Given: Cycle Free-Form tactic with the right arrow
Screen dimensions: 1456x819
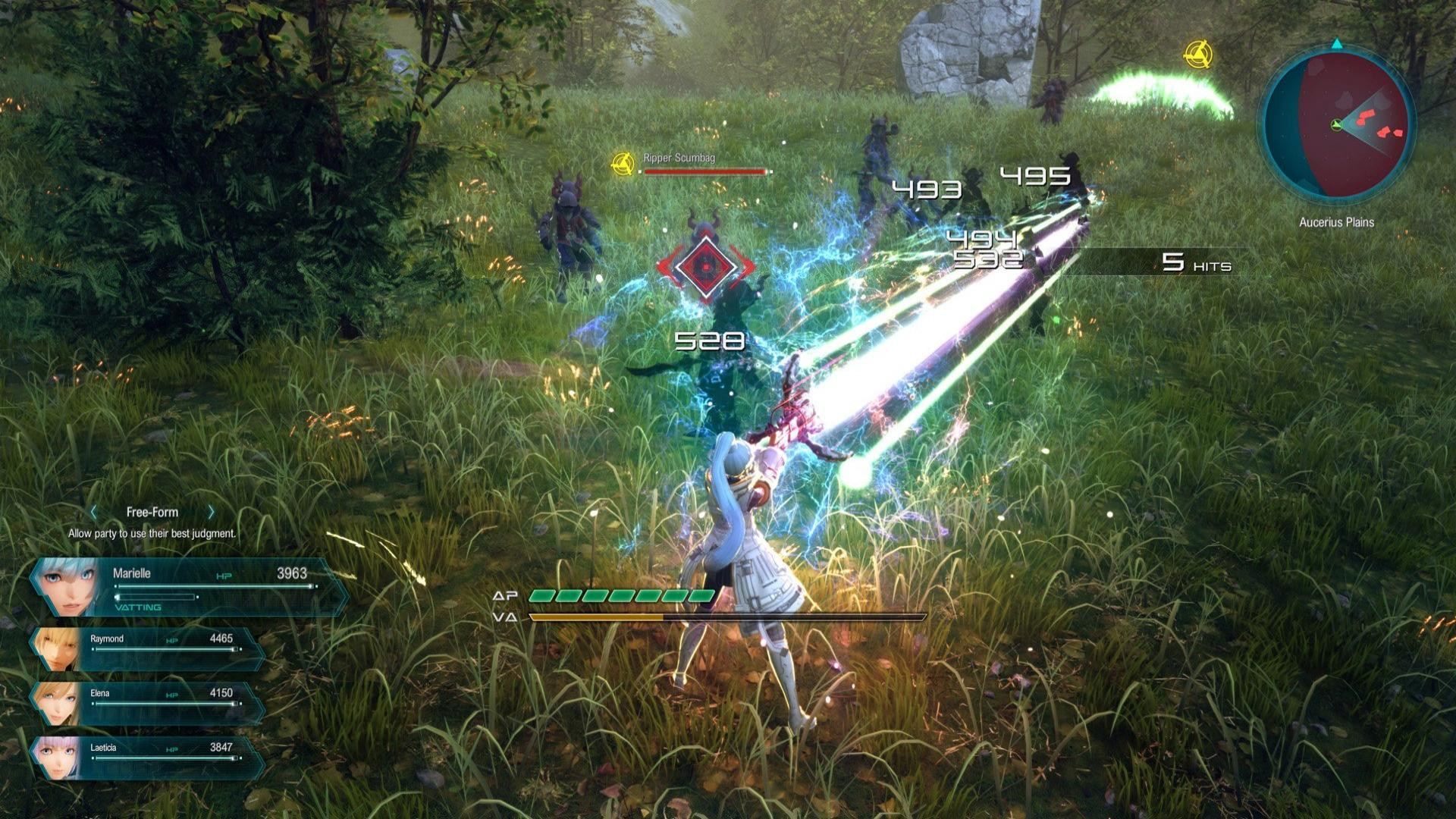Looking at the screenshot, I should click(x=211, y=512).
